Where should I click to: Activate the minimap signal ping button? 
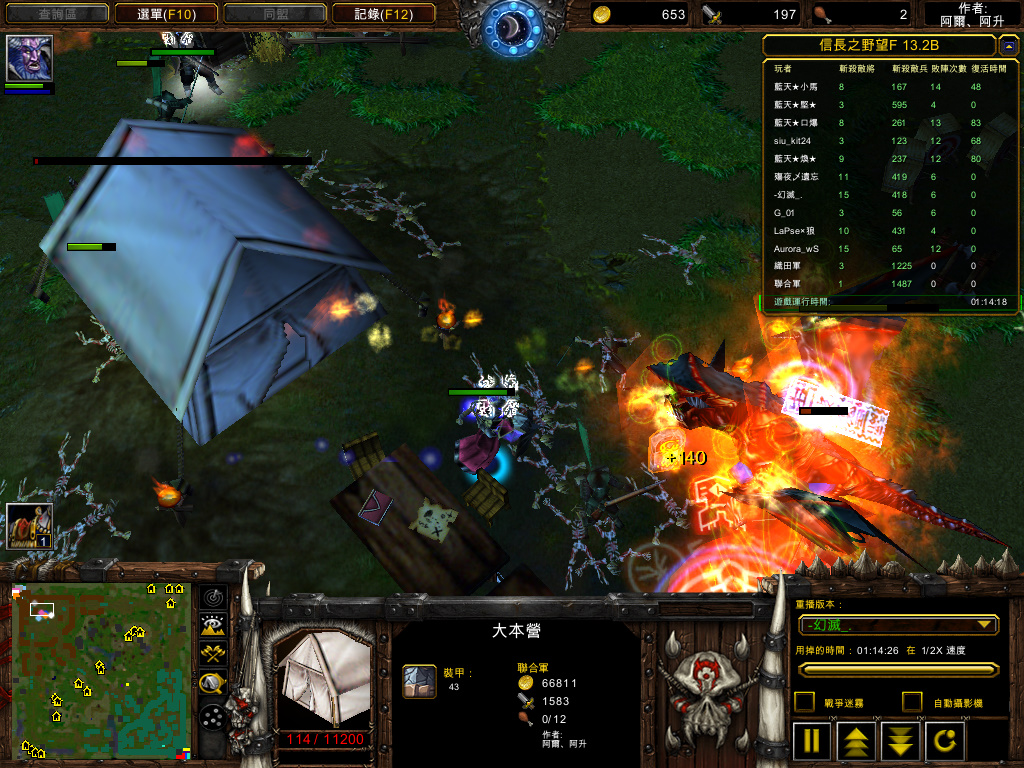pyautogui.click(x=212, y=597)
